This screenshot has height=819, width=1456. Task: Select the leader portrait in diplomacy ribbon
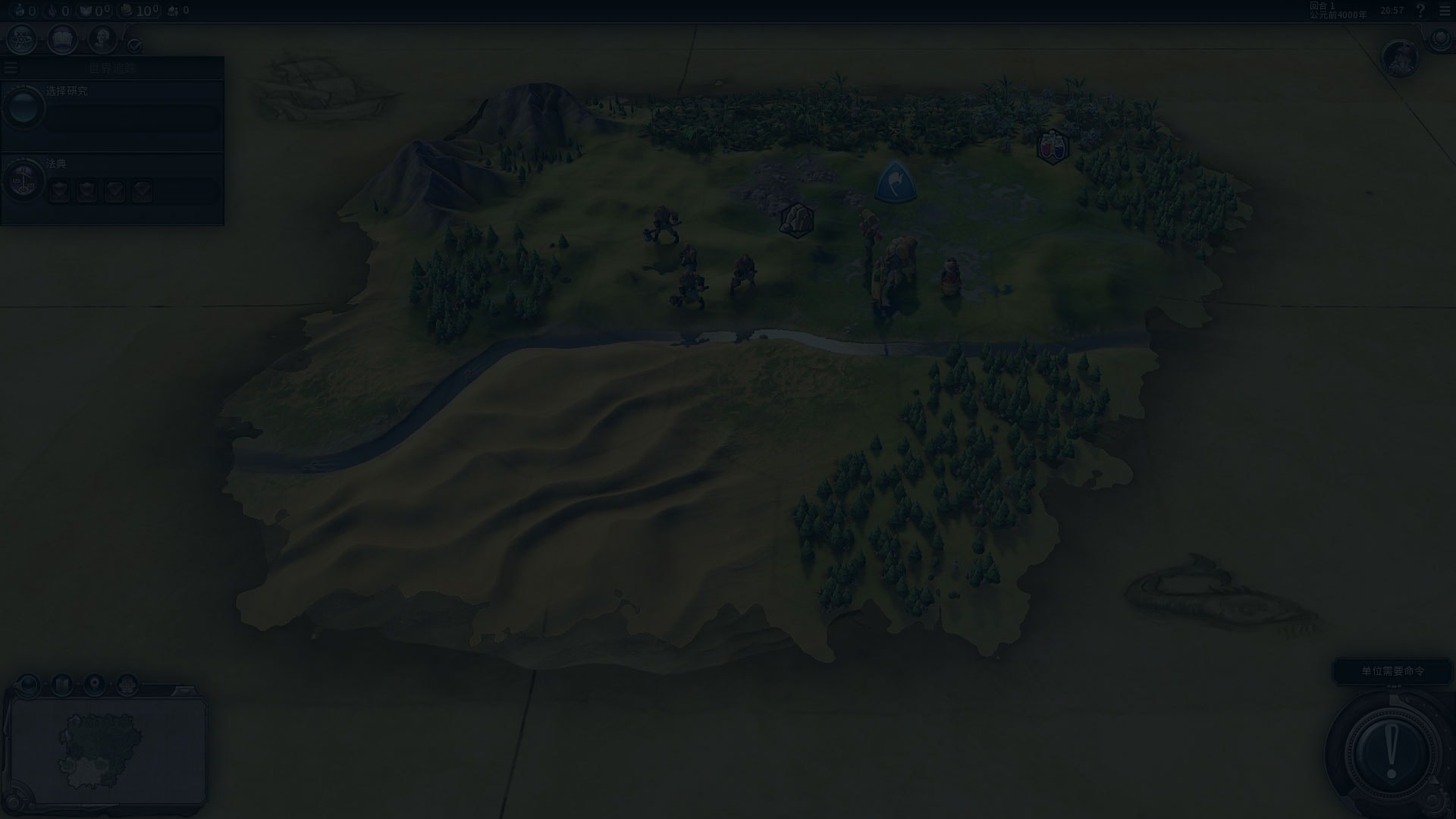pyautogui.click(x=1400, y=58)
